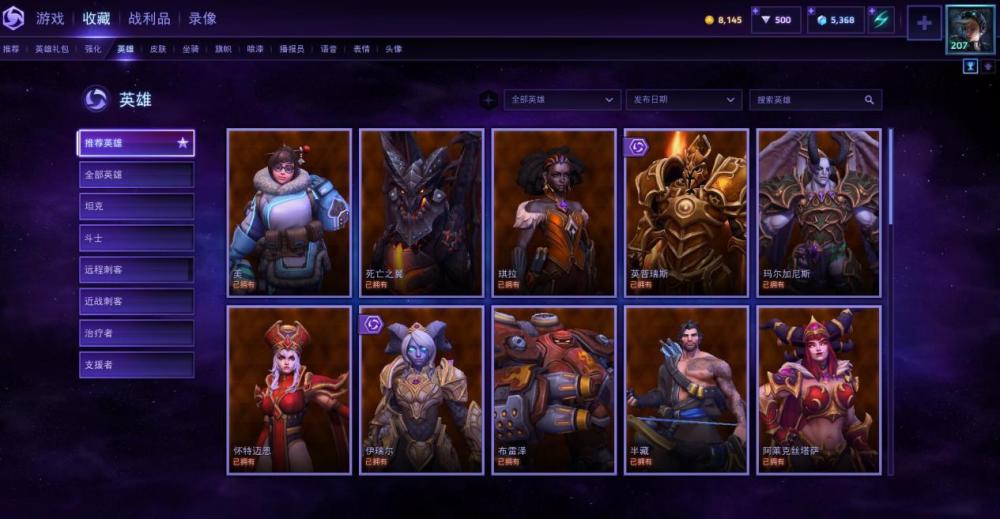Open the 全部英雄 filter dropdown
Screen dimensions: 1000x519
(563, 100)
